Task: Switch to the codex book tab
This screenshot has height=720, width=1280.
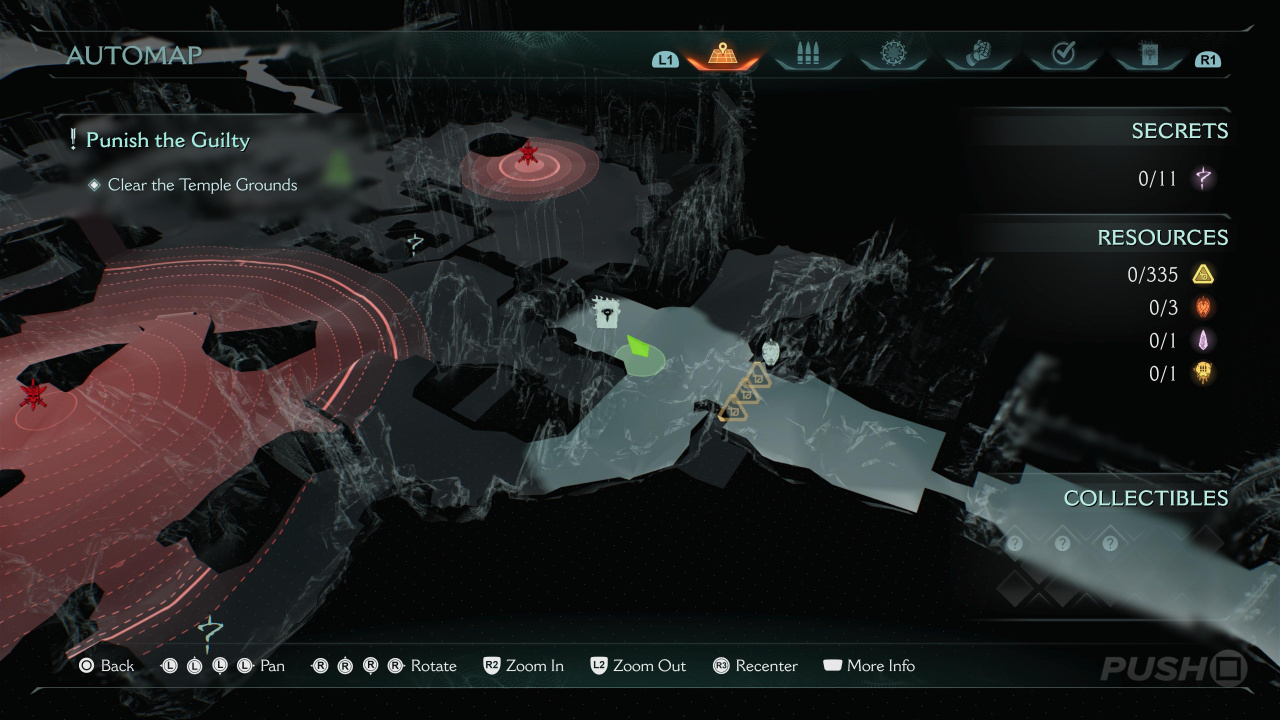Action: [1148, 54]
